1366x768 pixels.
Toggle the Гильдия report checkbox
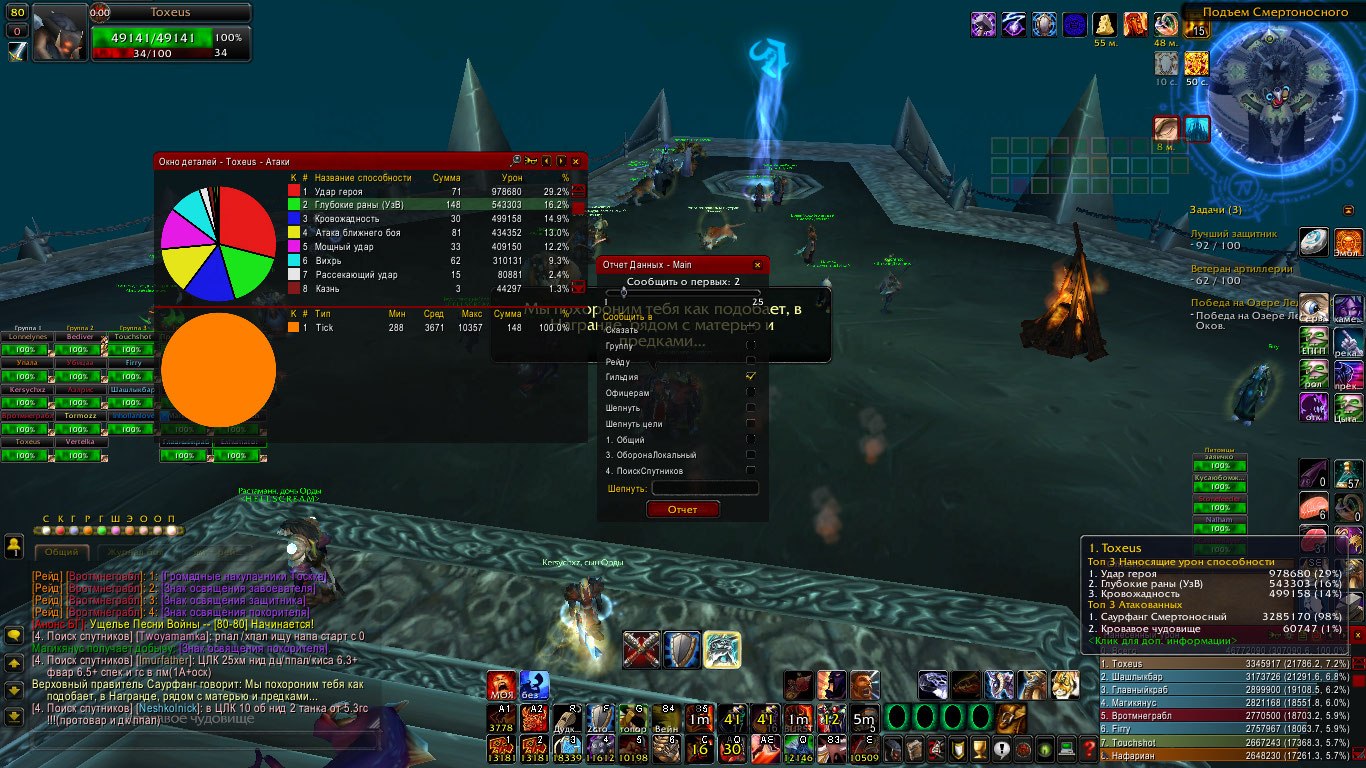click(751, 377)
